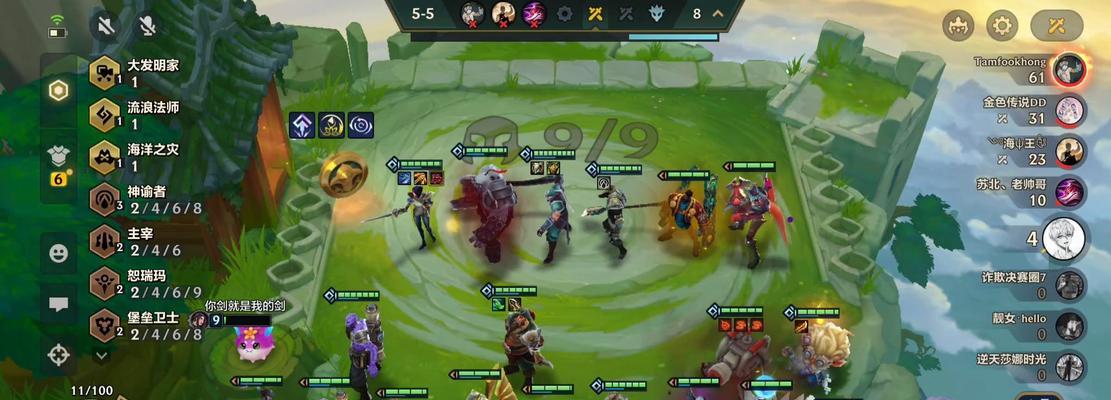Open the crown icon menu

click(959, 25)
